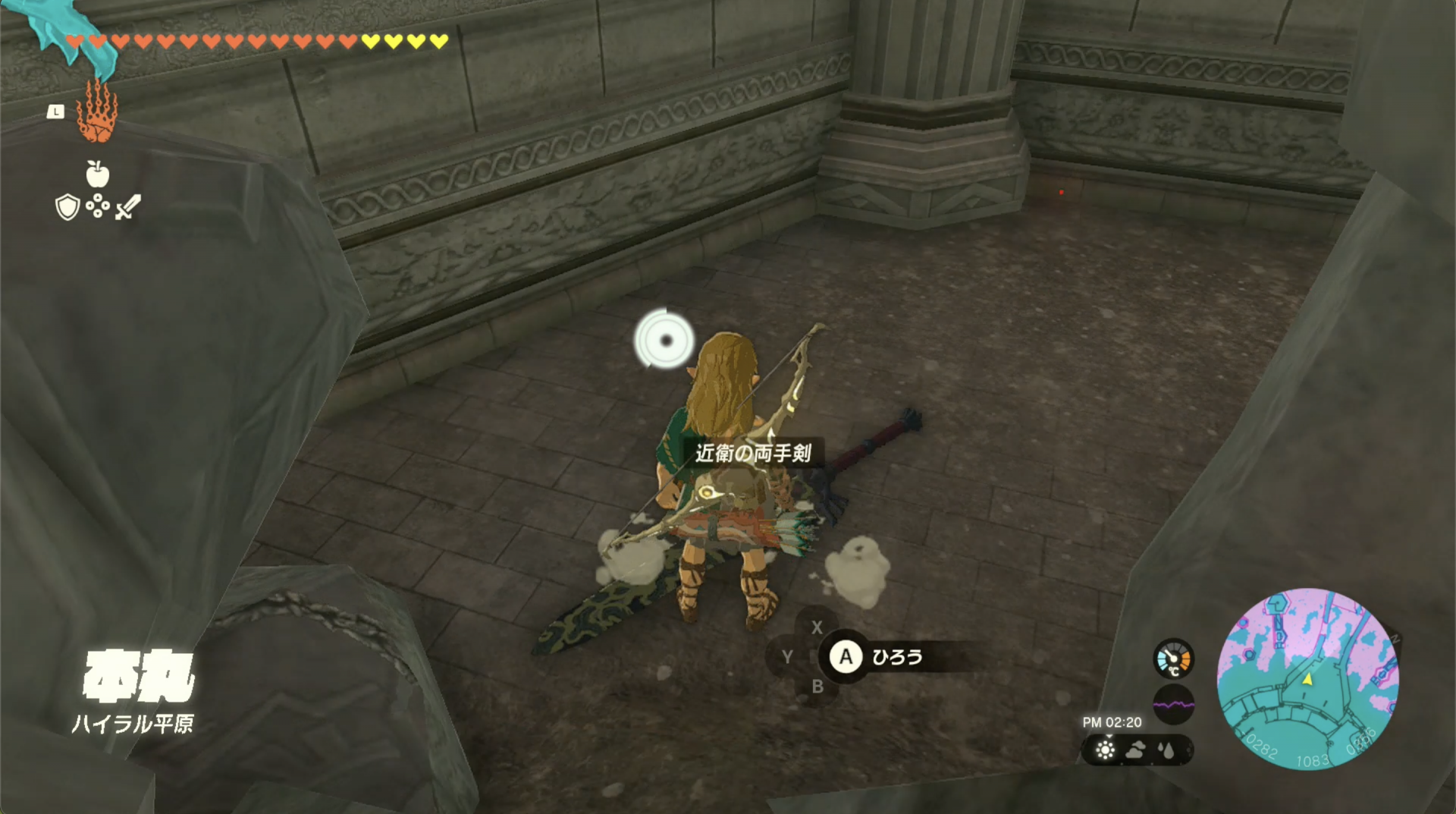
Task: Click the rightmost red heart in the health bar
Action: (347, 42)
